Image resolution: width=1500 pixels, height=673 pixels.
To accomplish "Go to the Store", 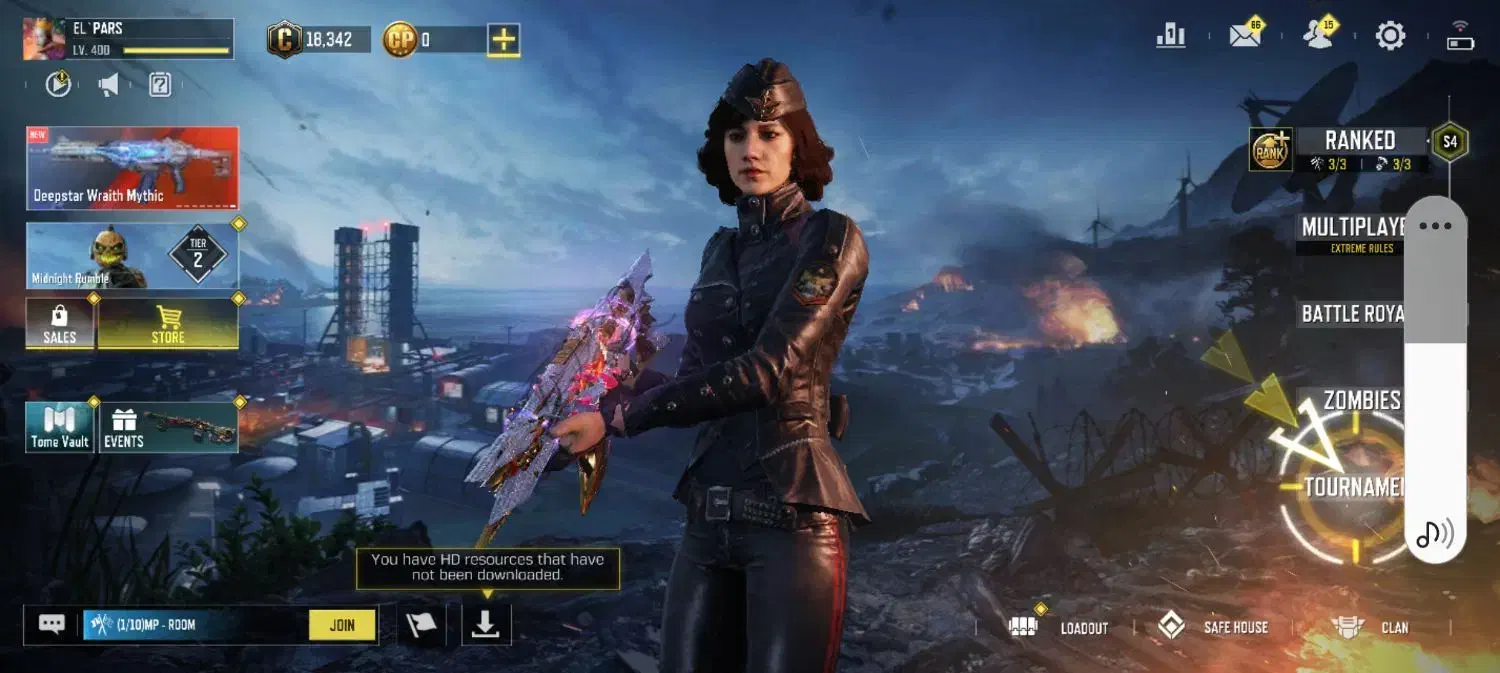I will (x=168, y=324).
